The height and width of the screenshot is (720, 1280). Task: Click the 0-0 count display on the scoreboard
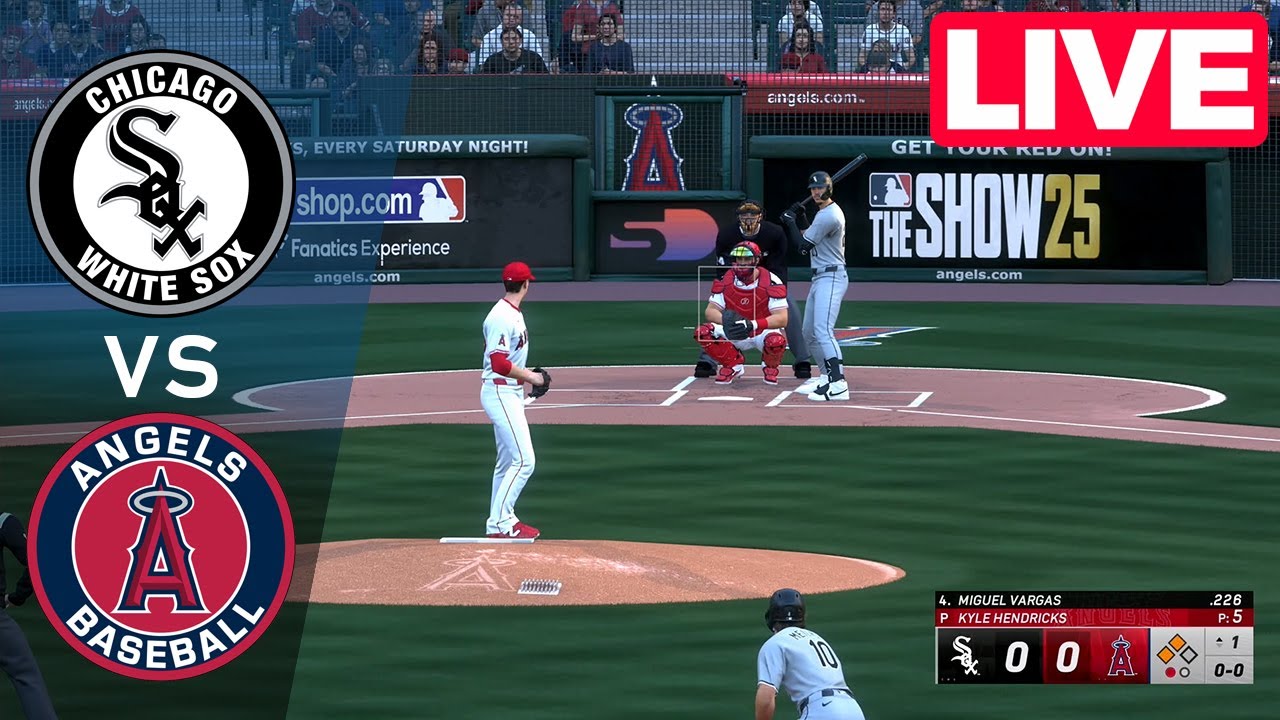1229,670
